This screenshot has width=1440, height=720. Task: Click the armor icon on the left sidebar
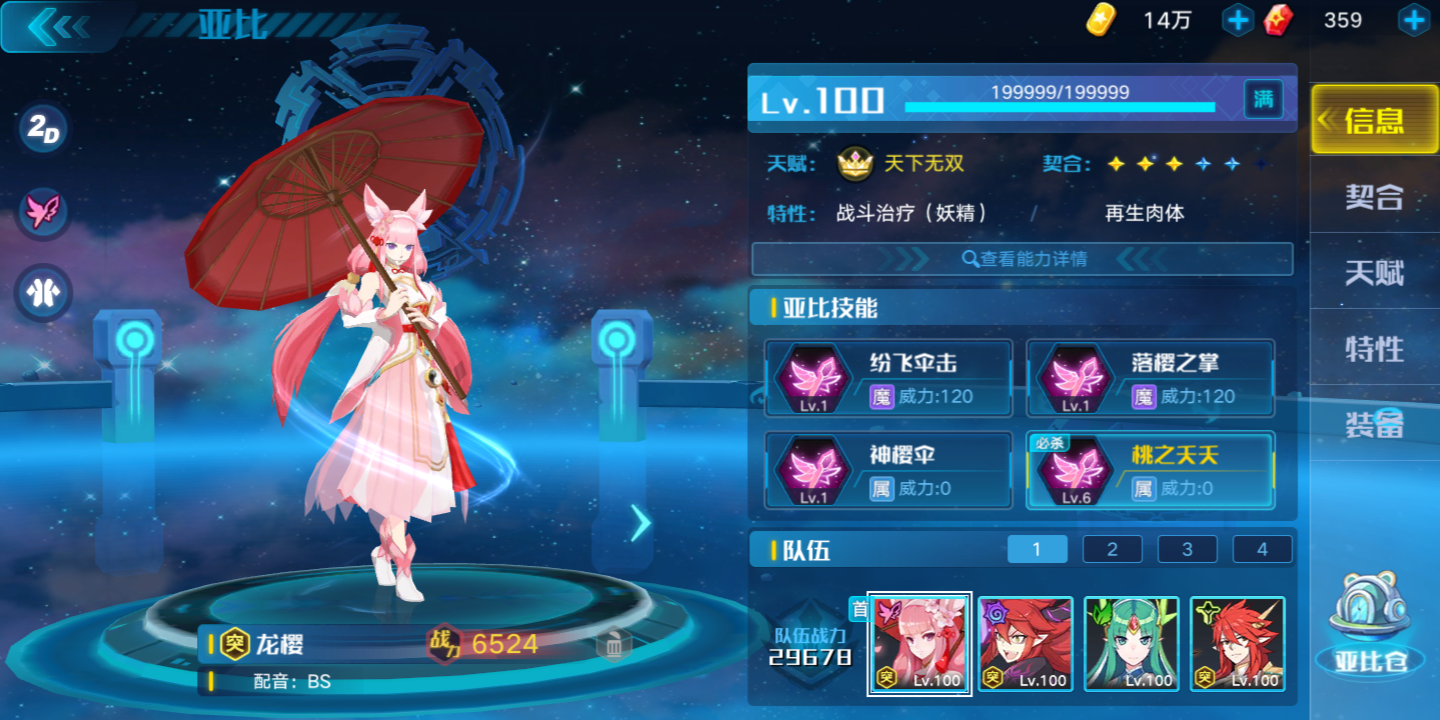(40, 292)
